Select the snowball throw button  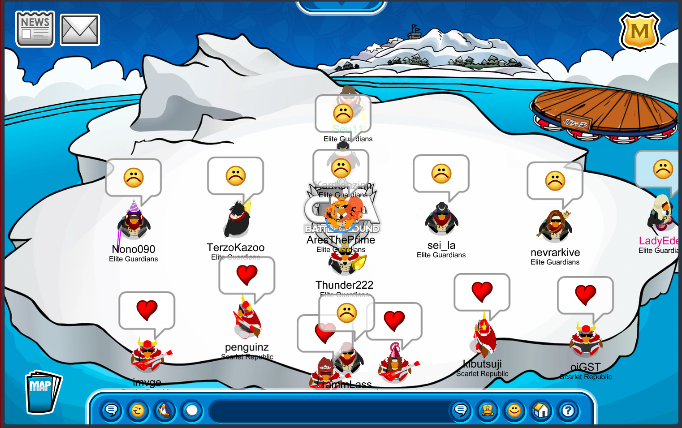[191, 410]
